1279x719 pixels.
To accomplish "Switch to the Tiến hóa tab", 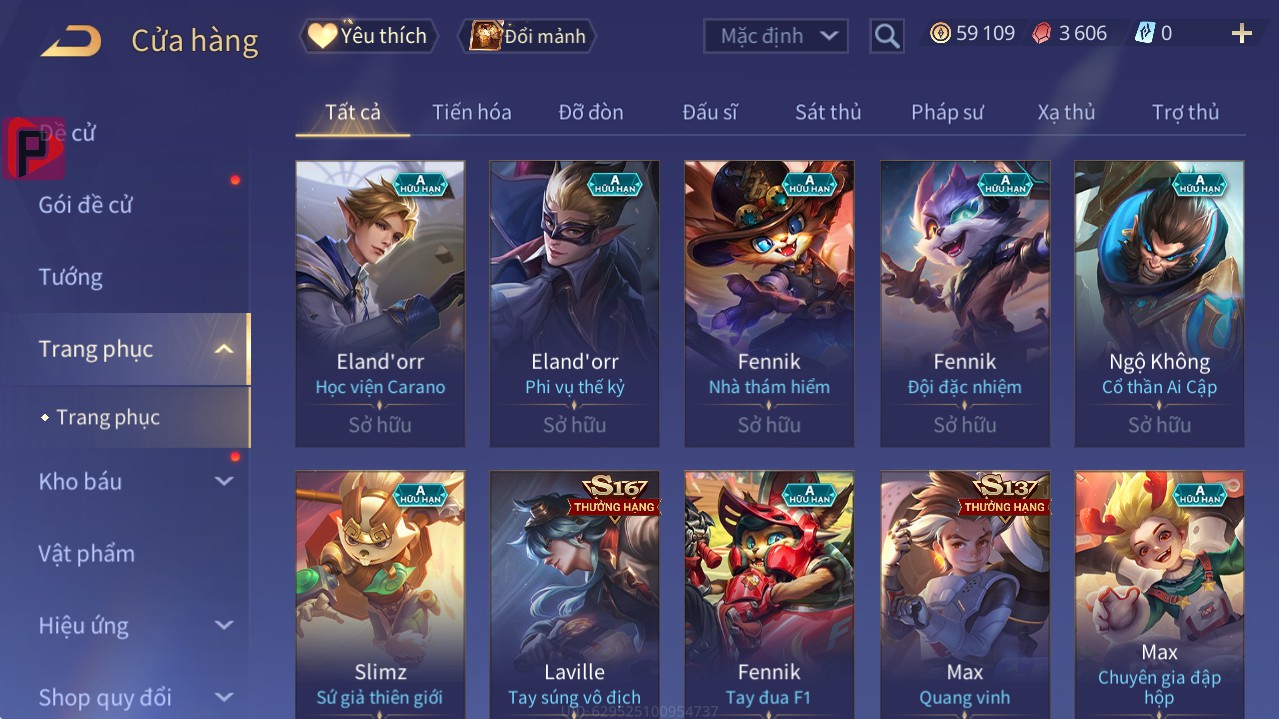I will coord(471,112).
